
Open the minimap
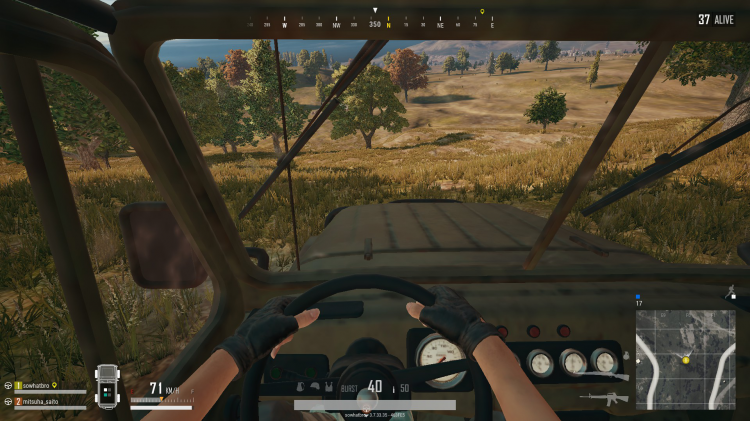coord(685,344)
